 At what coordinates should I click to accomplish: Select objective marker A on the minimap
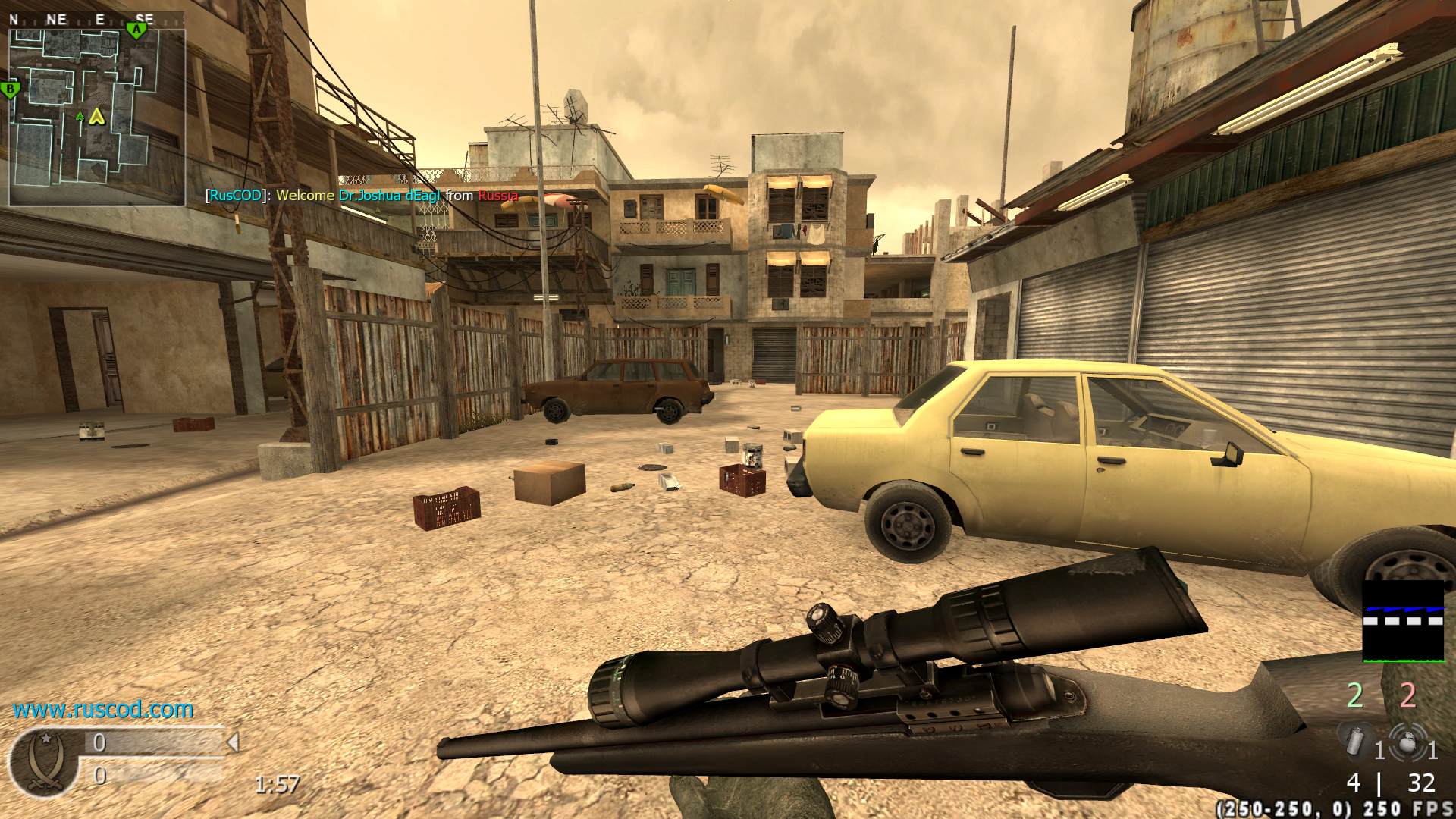(x=136, y=30)
